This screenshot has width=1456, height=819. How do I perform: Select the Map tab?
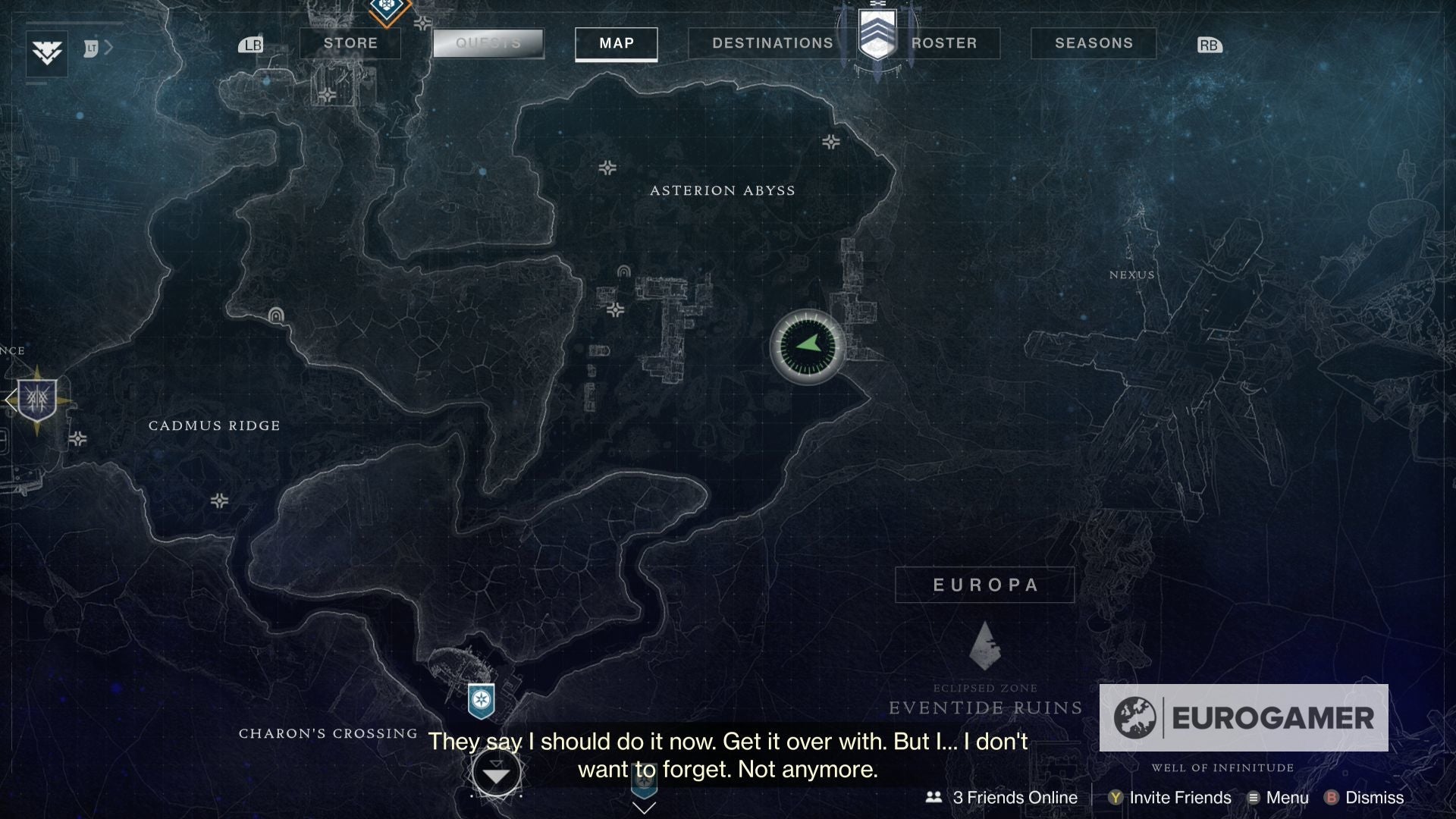pyautogui.click(x=617, y=43)
